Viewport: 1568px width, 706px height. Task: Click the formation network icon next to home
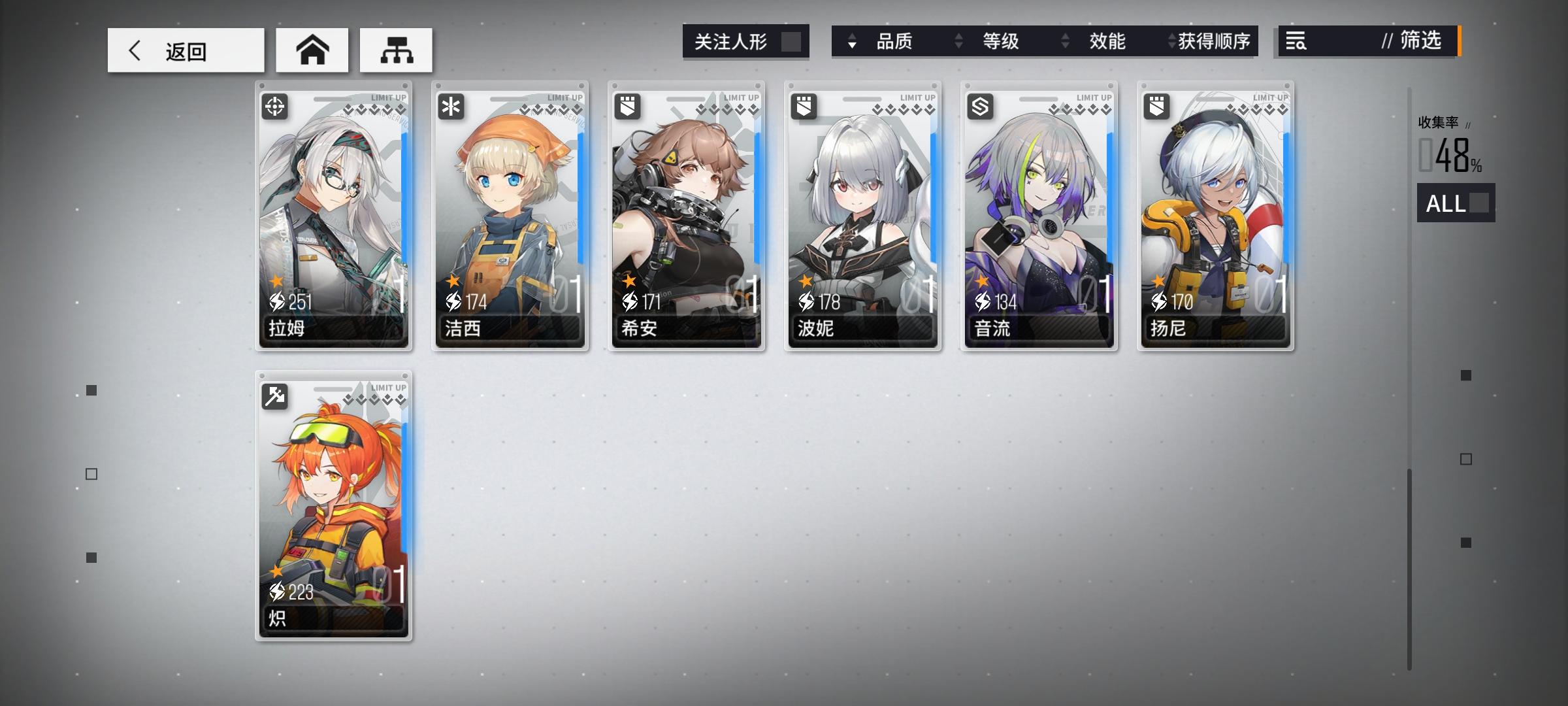pos(395,49)
